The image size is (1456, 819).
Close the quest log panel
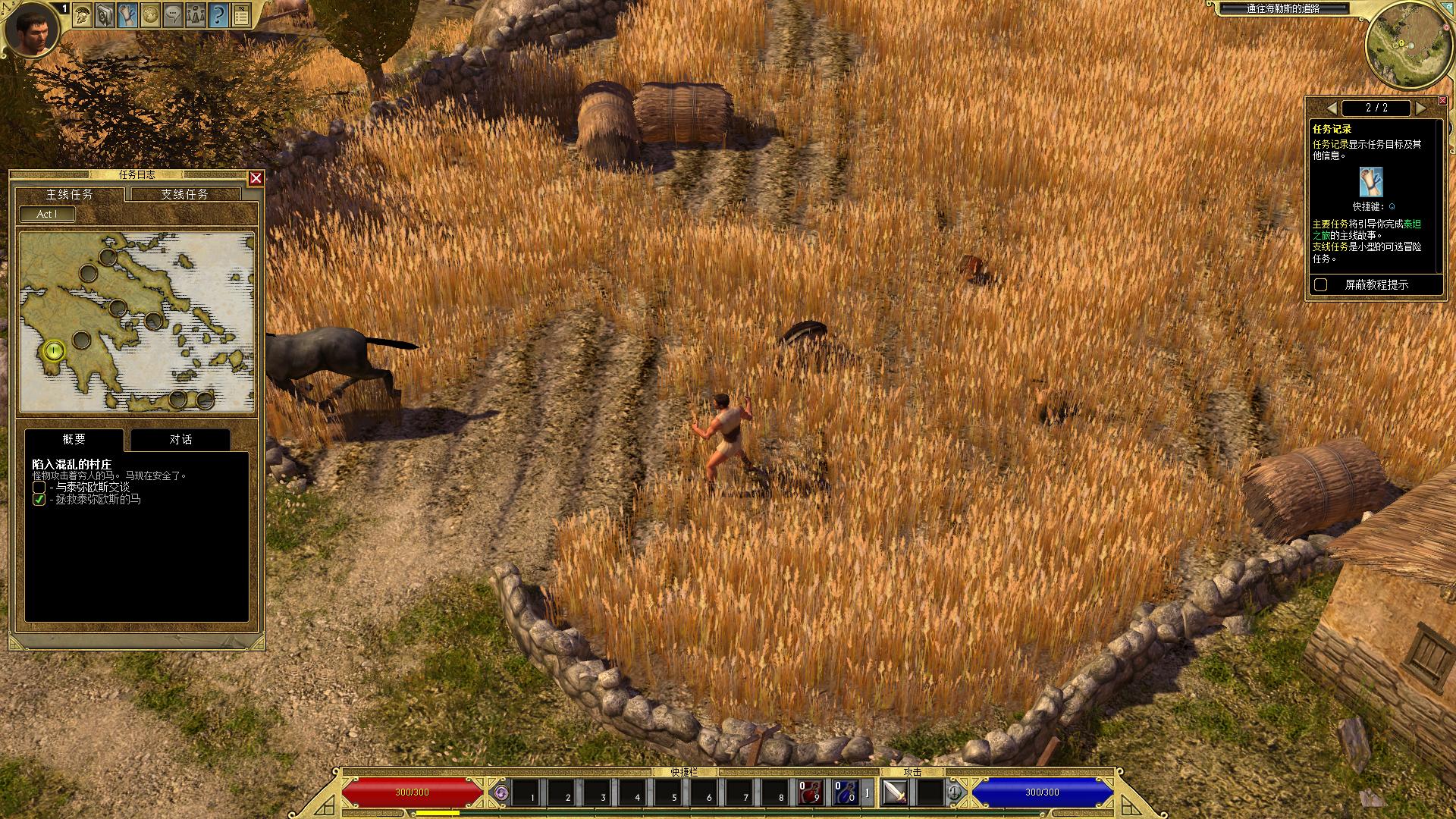(256, 178)
